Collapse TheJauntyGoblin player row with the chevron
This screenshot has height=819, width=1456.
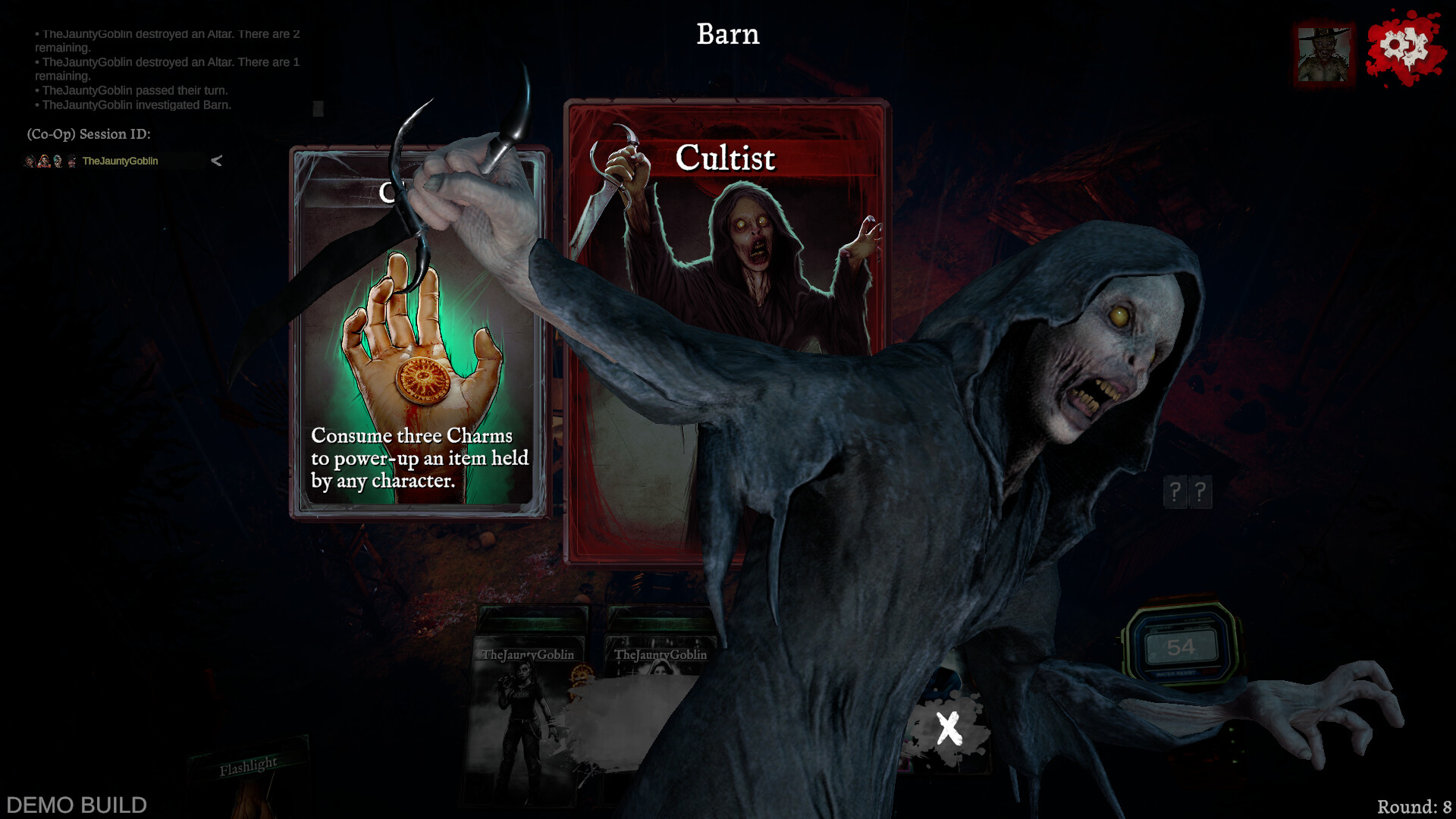(216, 161)
